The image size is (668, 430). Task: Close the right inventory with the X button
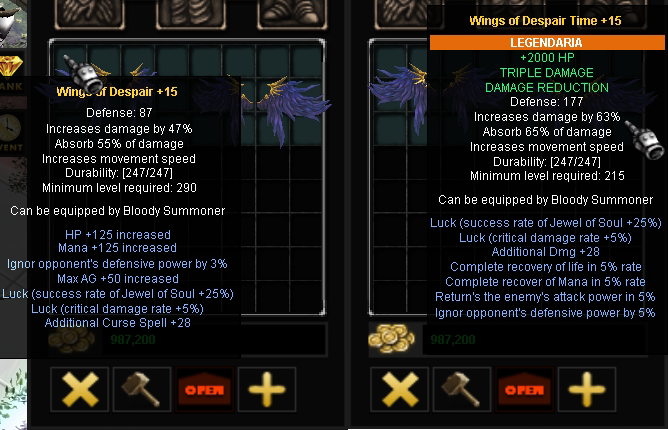400,388
